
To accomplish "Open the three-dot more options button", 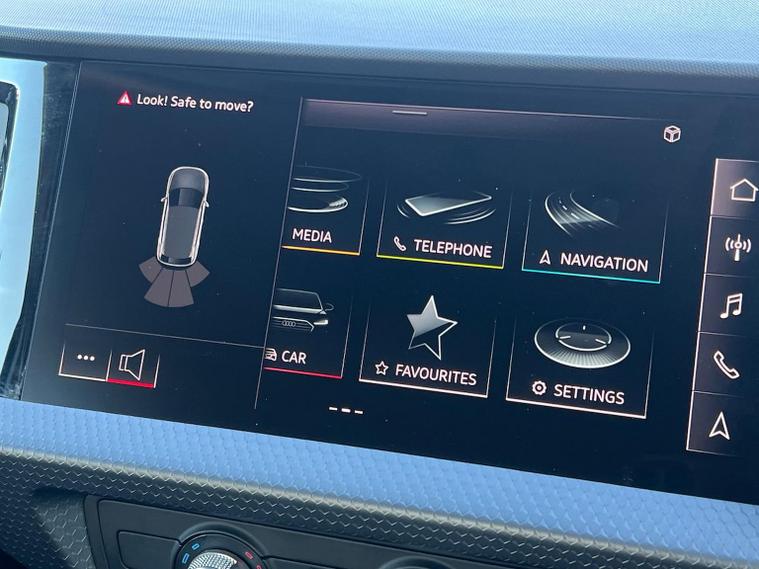I will [x=86, y=357].
